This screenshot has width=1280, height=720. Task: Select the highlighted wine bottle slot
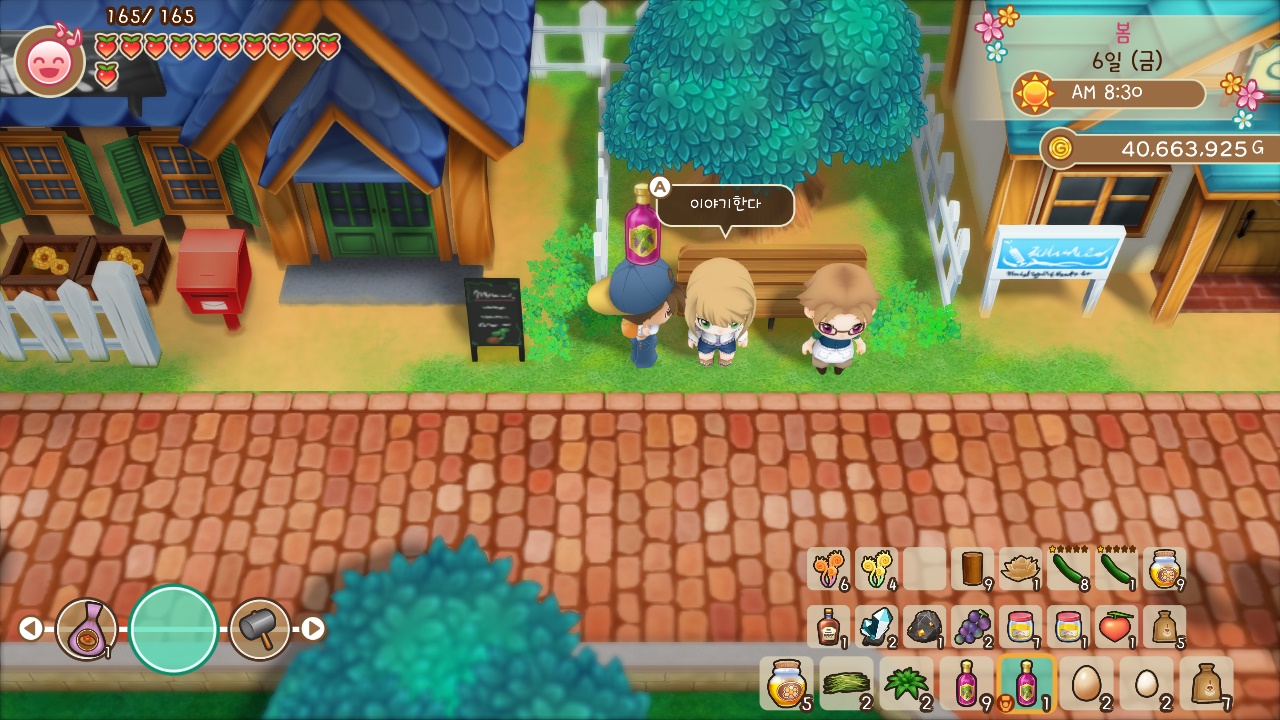click(x=1025, y=683)
